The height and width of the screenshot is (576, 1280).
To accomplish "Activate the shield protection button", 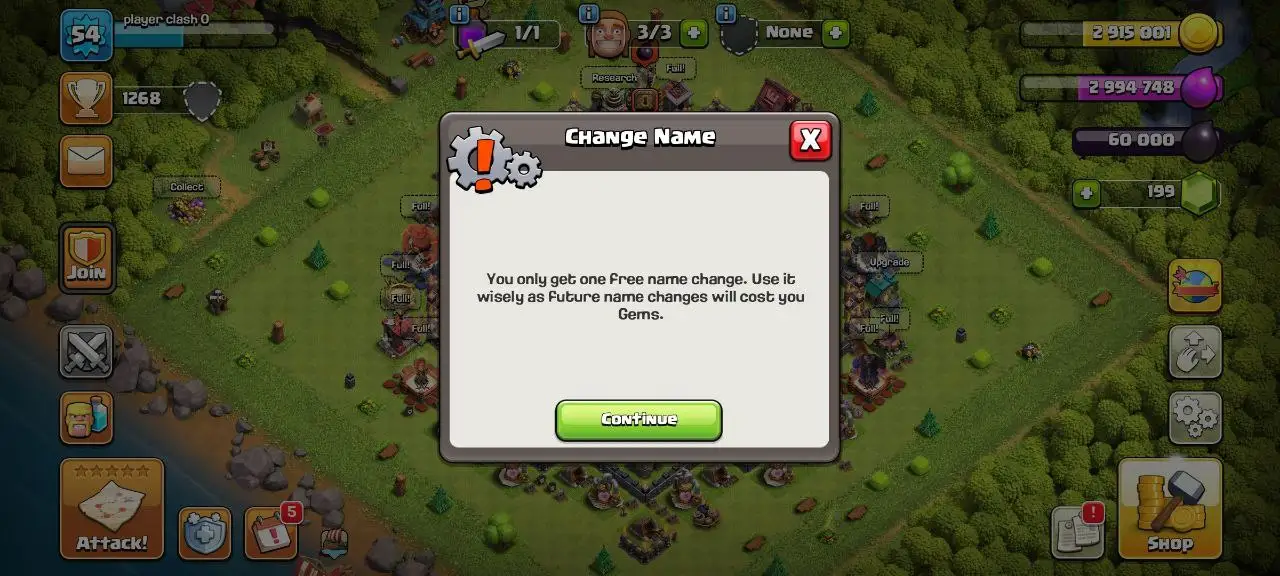I will (205, 532).
